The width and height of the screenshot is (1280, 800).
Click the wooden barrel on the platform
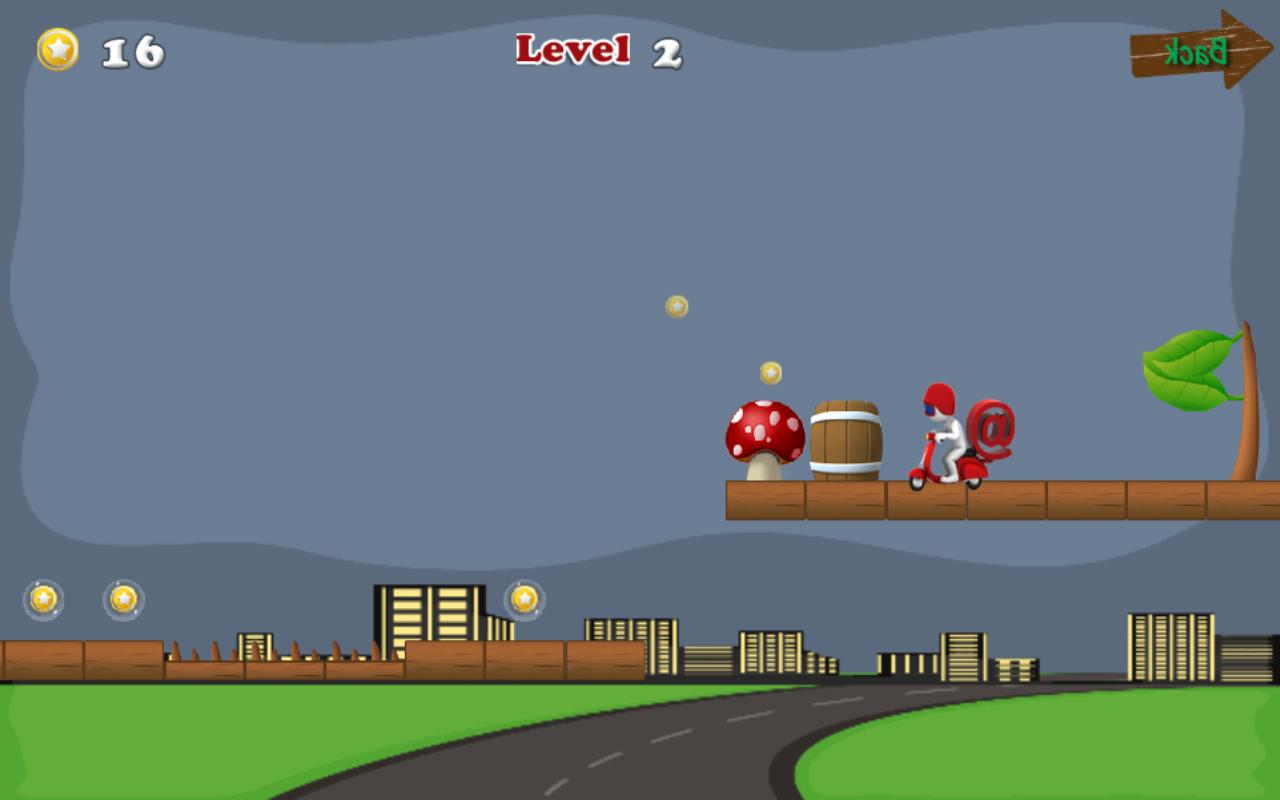[845, 437]
